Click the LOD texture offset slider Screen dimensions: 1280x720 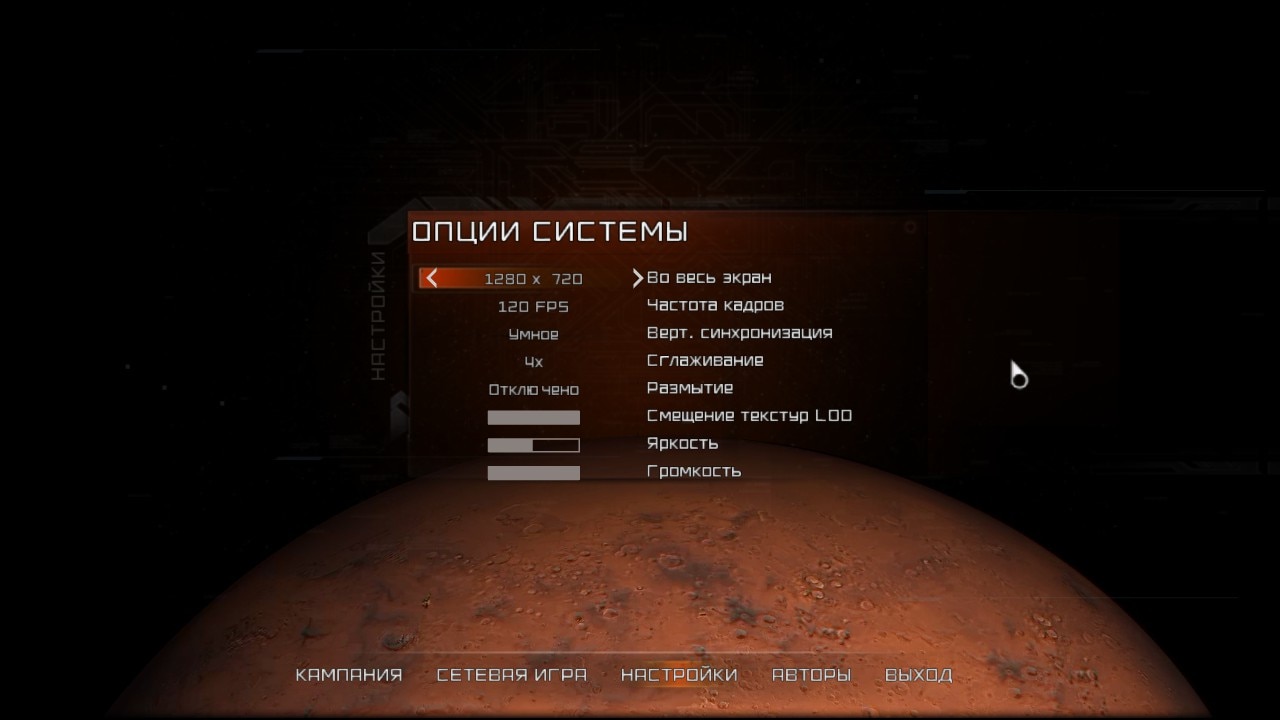point(533,417)
